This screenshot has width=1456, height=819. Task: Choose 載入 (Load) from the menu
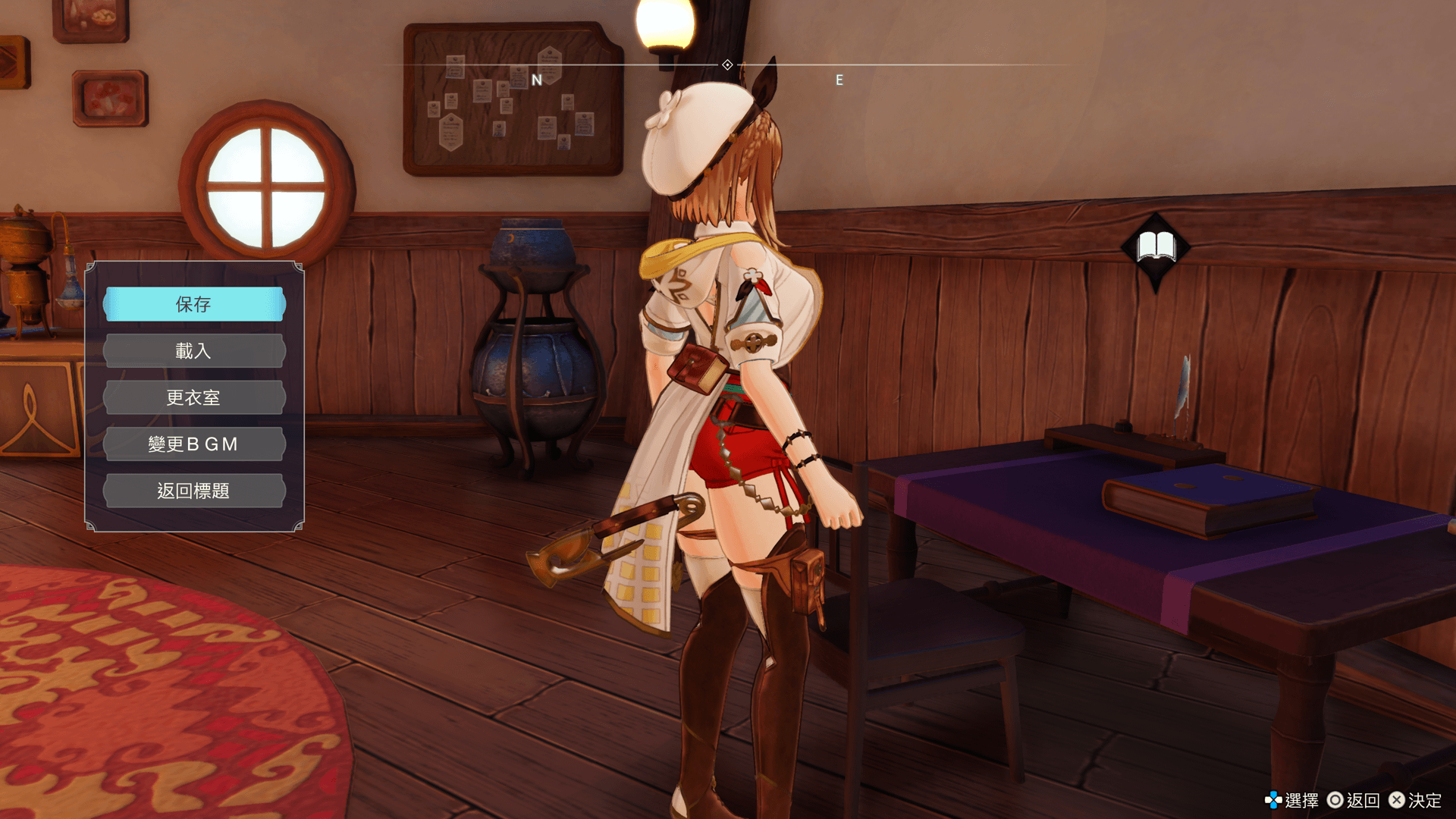[x=194, y=351]
